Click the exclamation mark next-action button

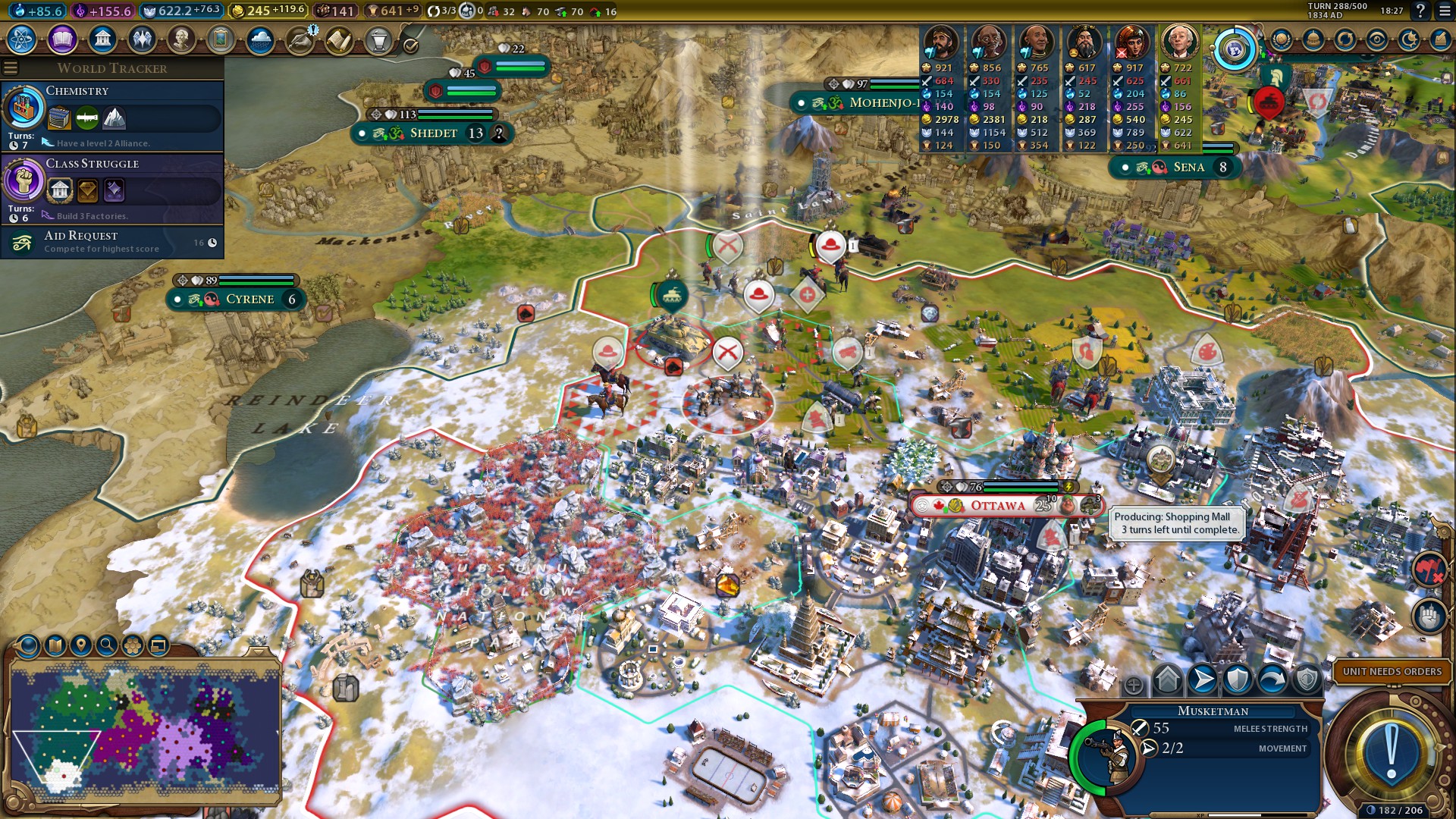1391,752
